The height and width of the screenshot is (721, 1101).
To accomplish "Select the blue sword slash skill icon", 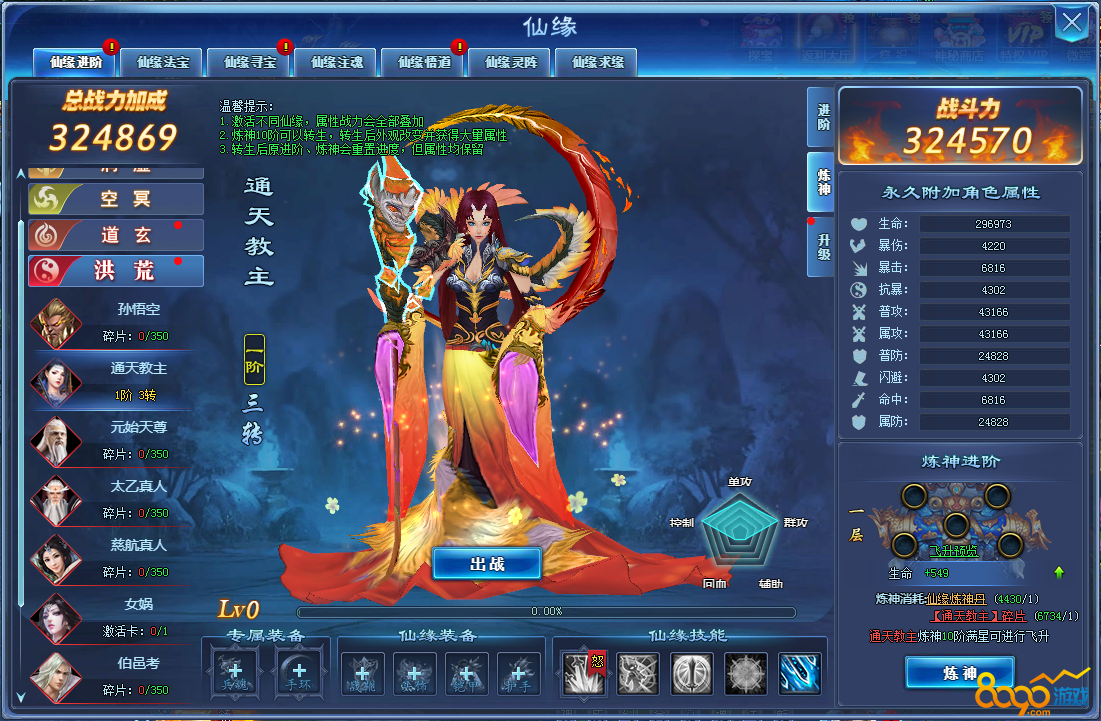I will point(799,674).
